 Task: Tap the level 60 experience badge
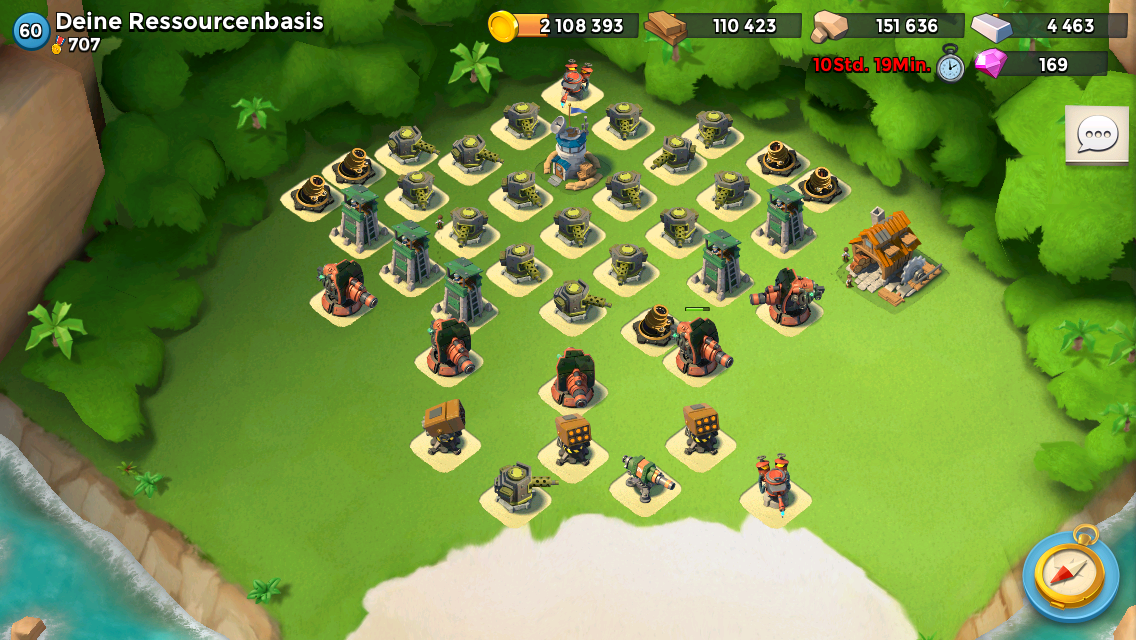coord(31,30)
